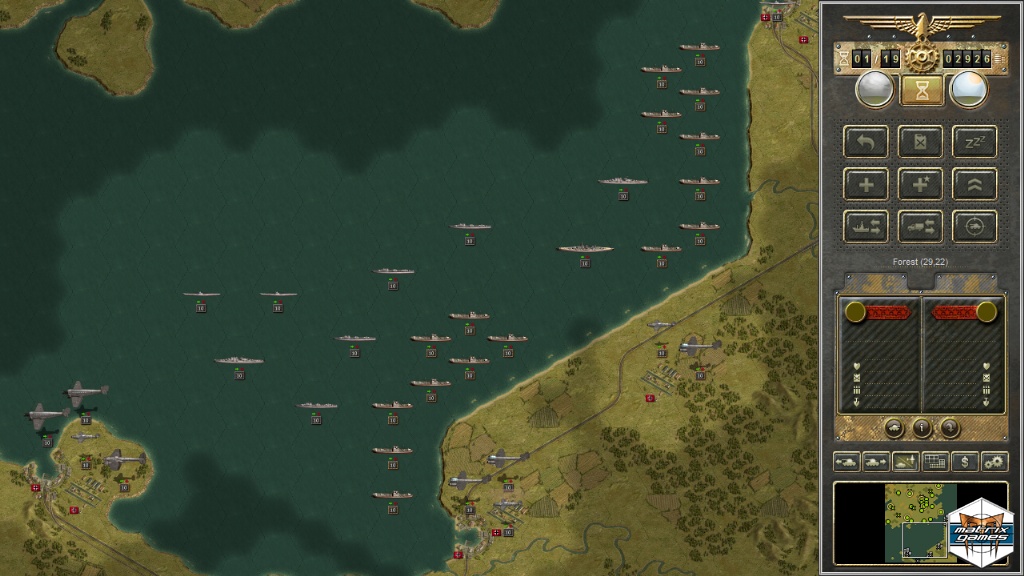Click the plain plus reinforcement button
Image resolution: width=1024 pixels, height=576 pixels.
(866, 184)
